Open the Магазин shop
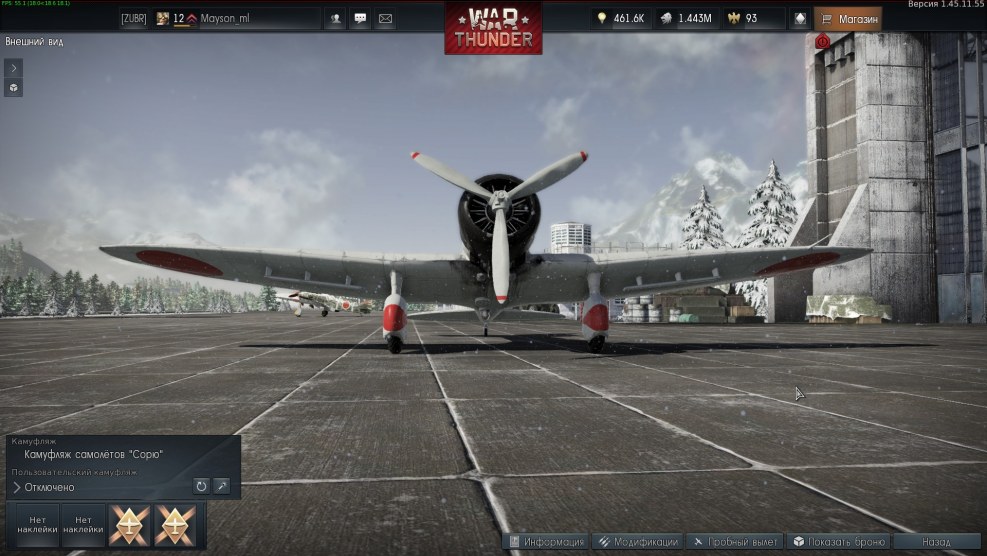 point(848,18)
